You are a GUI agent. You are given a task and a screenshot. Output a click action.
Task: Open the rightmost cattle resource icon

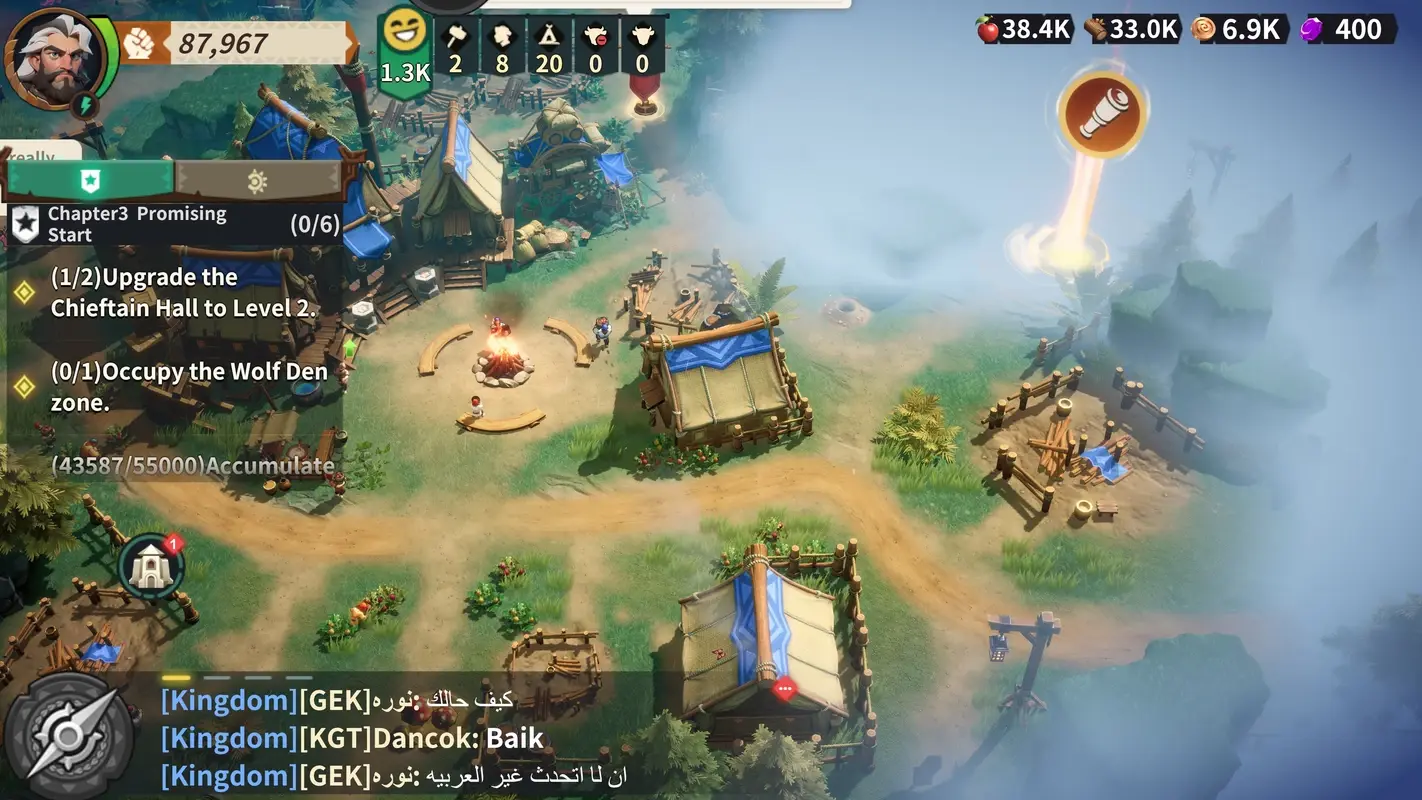642,40
